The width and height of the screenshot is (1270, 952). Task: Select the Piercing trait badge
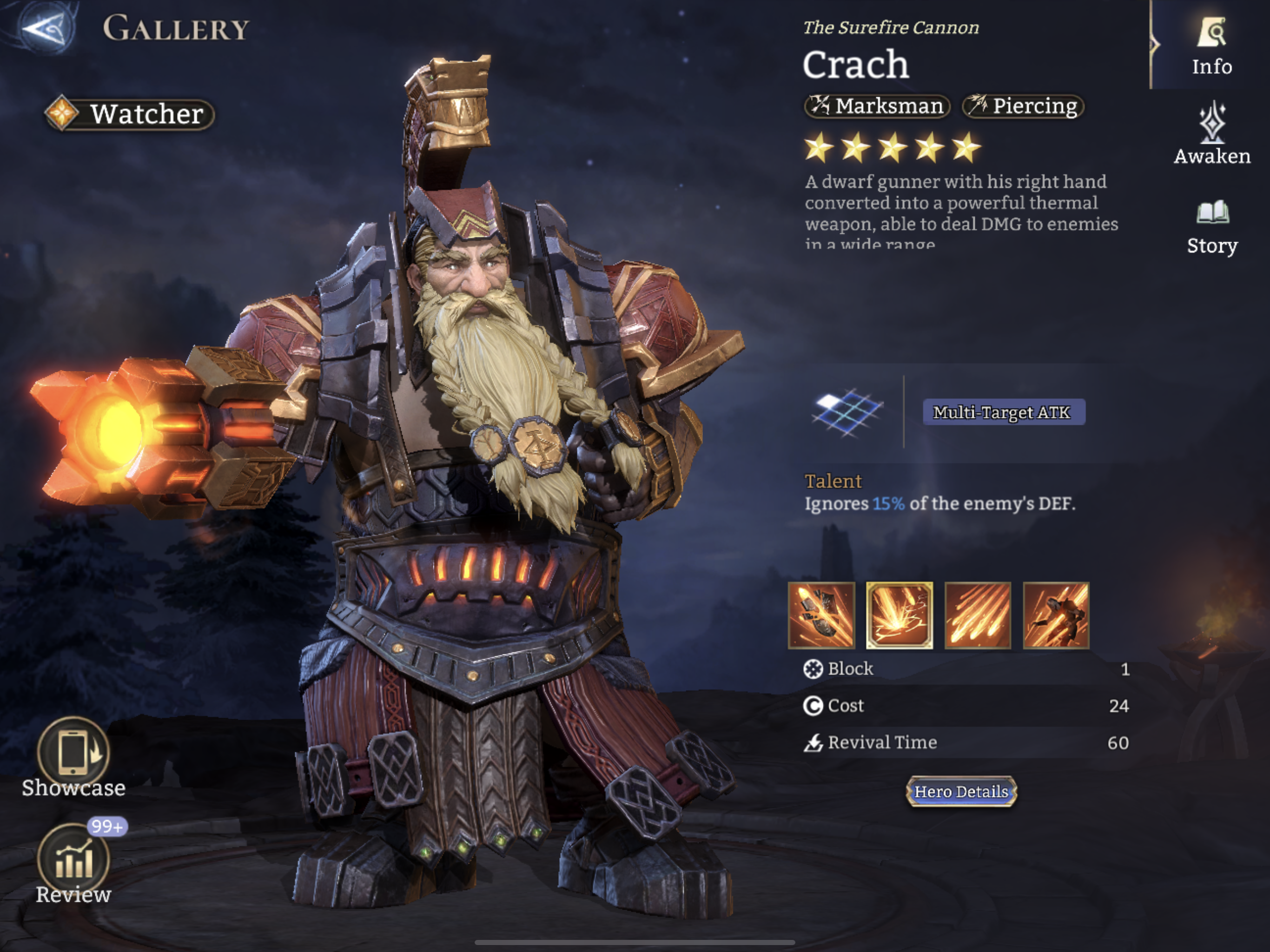pos(1022,106)
